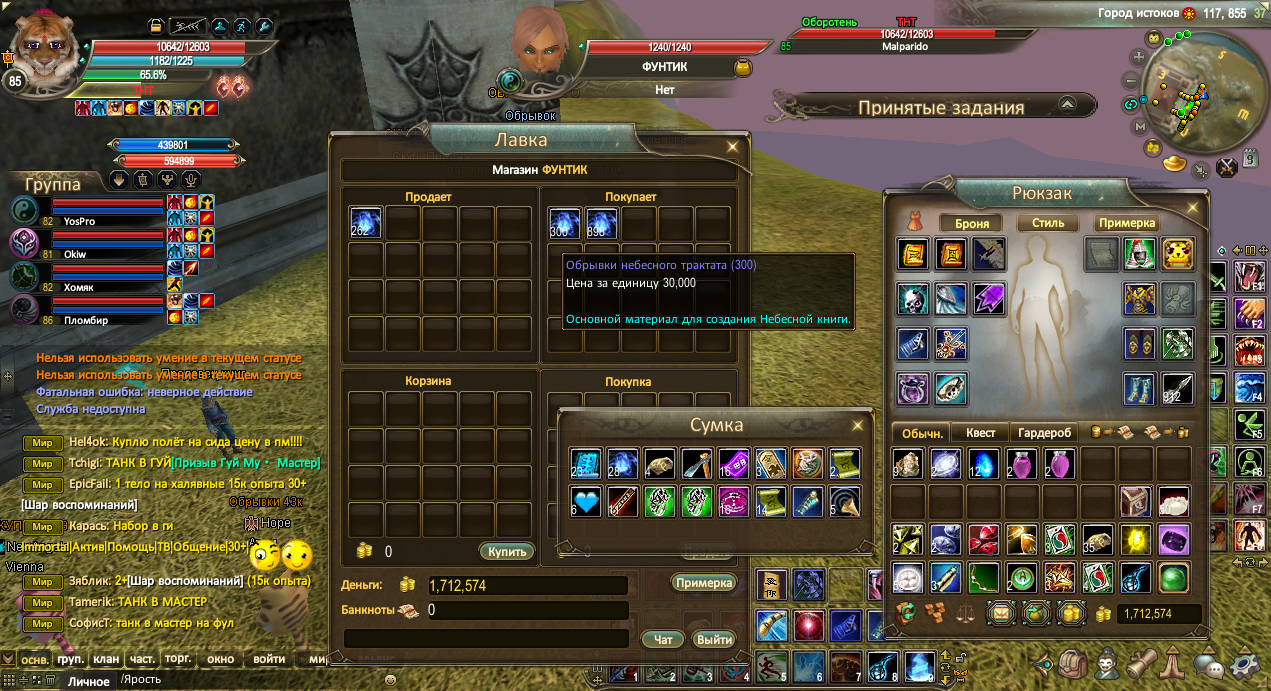The width and height of the screenshot is (1271, 691).
Task: Switch to the Броня equipment tab
Action: click(x=971, y=223)
